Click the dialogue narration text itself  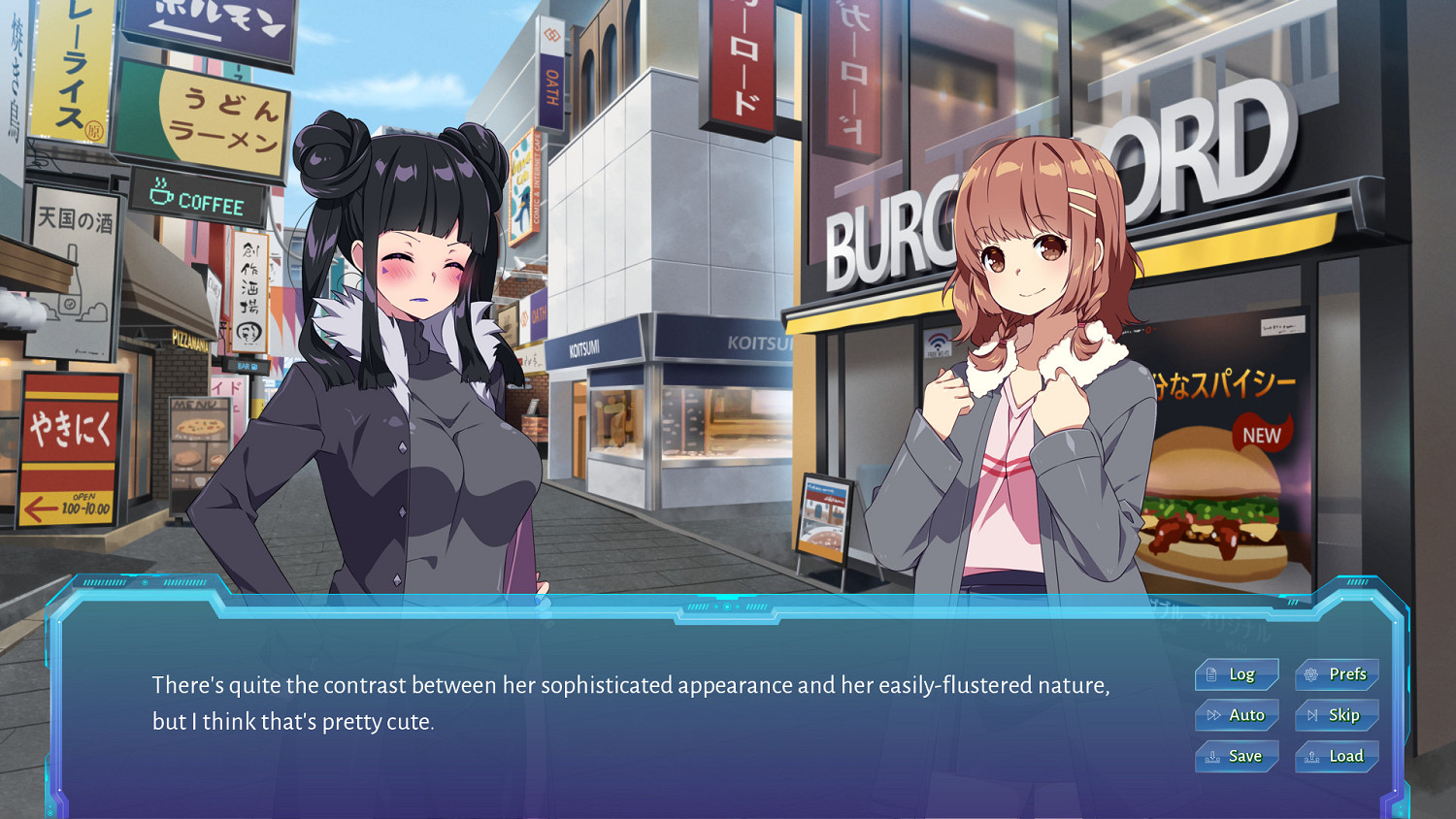coord(629,703)
